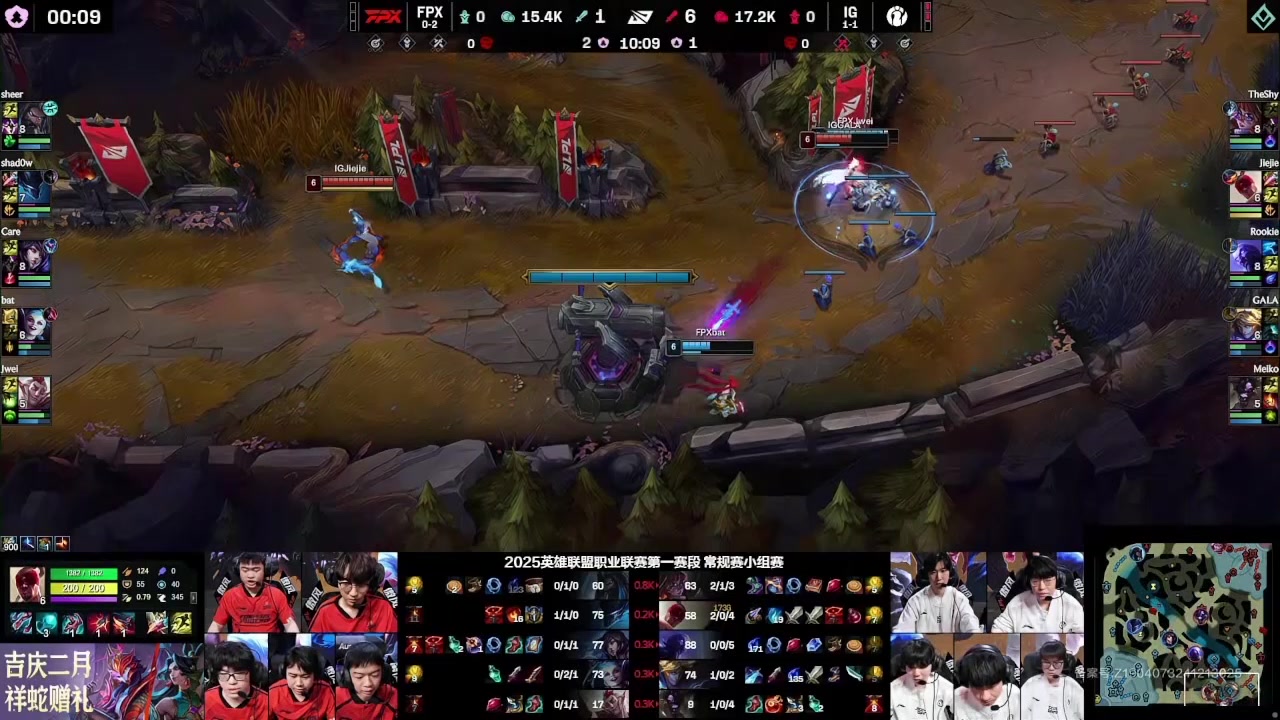The image size is (1280, 720).
Task: Click the IG team logo
Action: pos(897,16)
